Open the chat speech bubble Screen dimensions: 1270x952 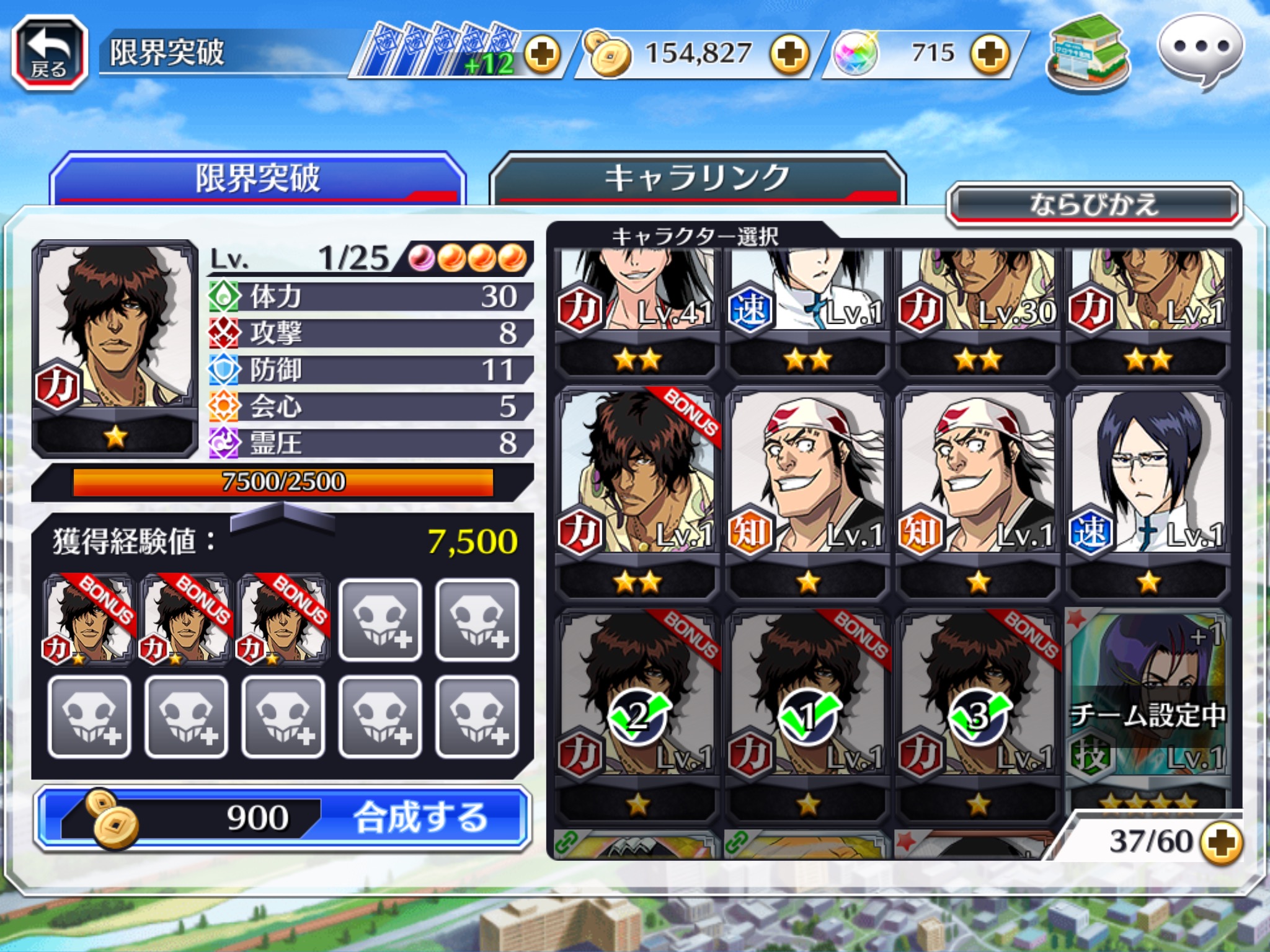pyautogui.click(x=1201, y=52)
